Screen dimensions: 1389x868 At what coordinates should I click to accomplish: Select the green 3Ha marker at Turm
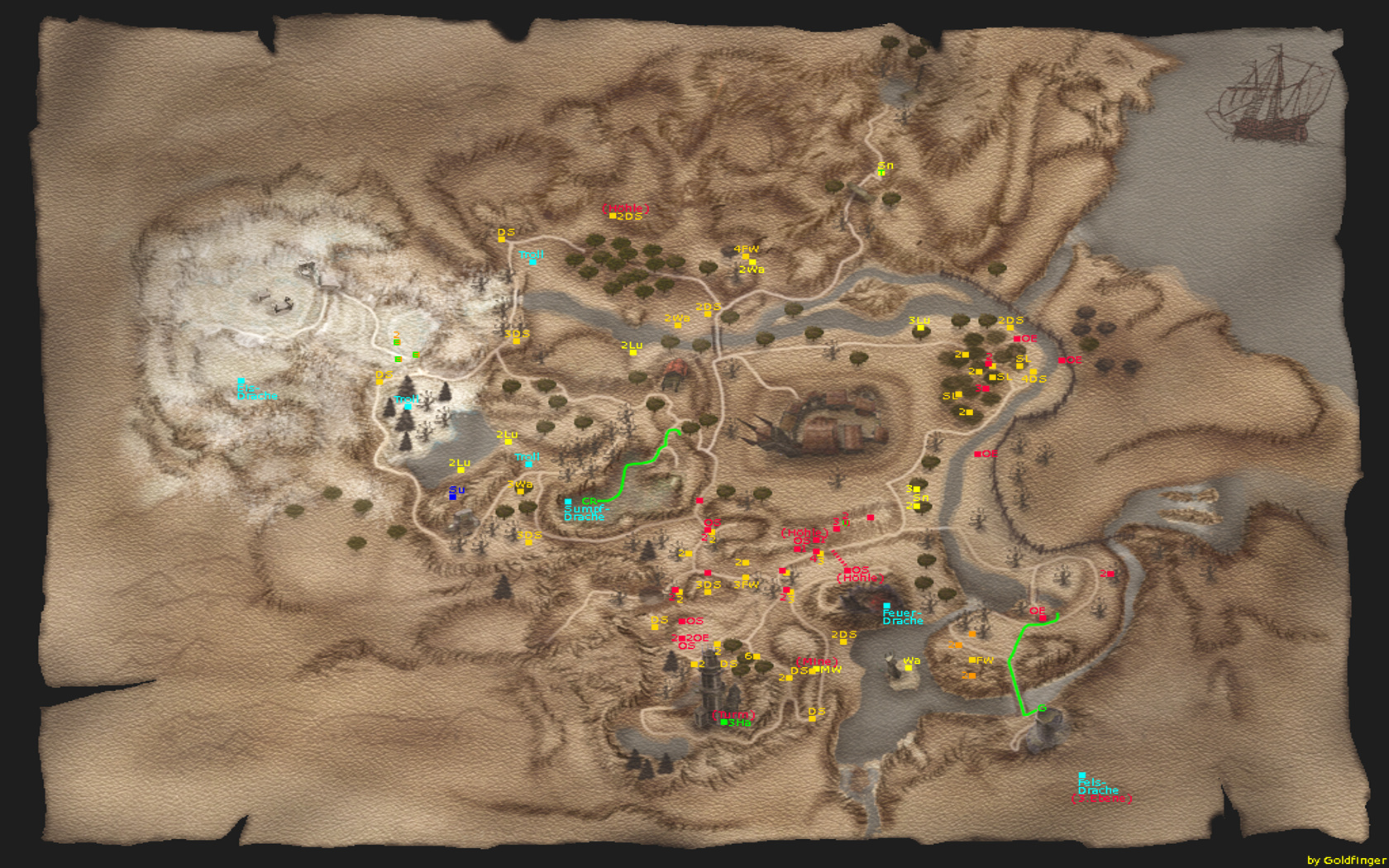click(x=724, y=723)
